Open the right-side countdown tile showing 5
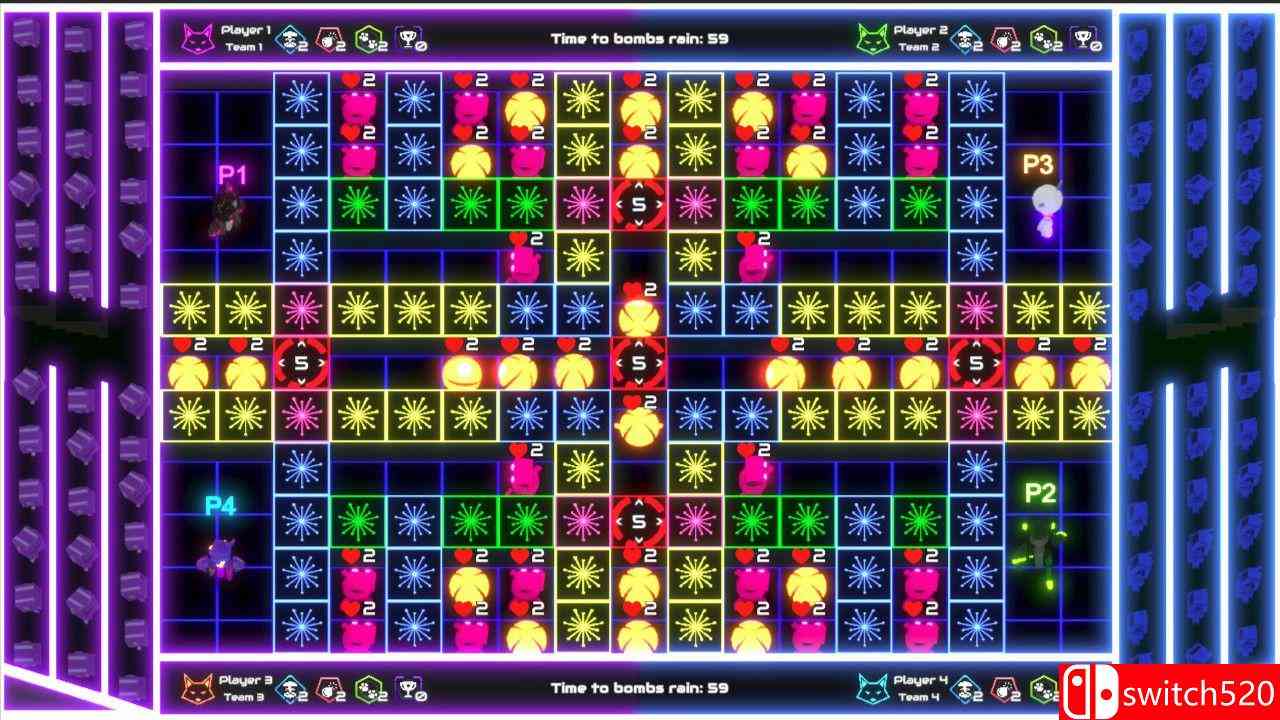This screenshot has width=1280, height=720. pos(978,364)
